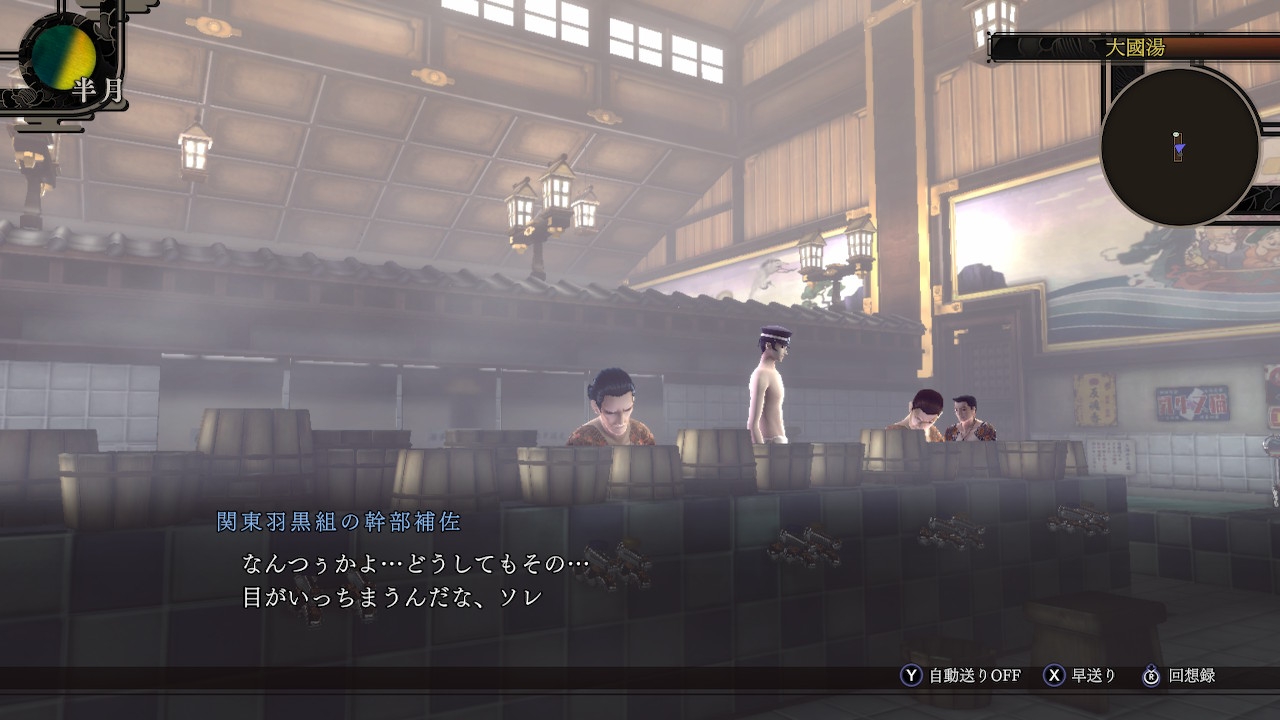Click the player arrow marker on the minimap
Screen dimensions: 1280x720
[x=1180, y=150]
